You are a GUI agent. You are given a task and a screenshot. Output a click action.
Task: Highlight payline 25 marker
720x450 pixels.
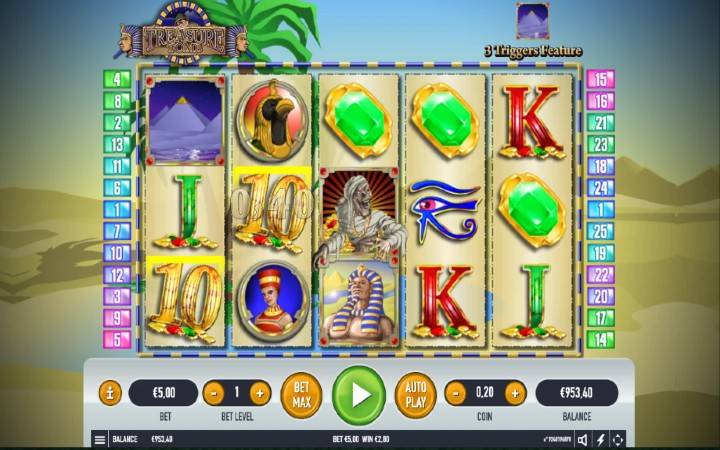(600, 231)
